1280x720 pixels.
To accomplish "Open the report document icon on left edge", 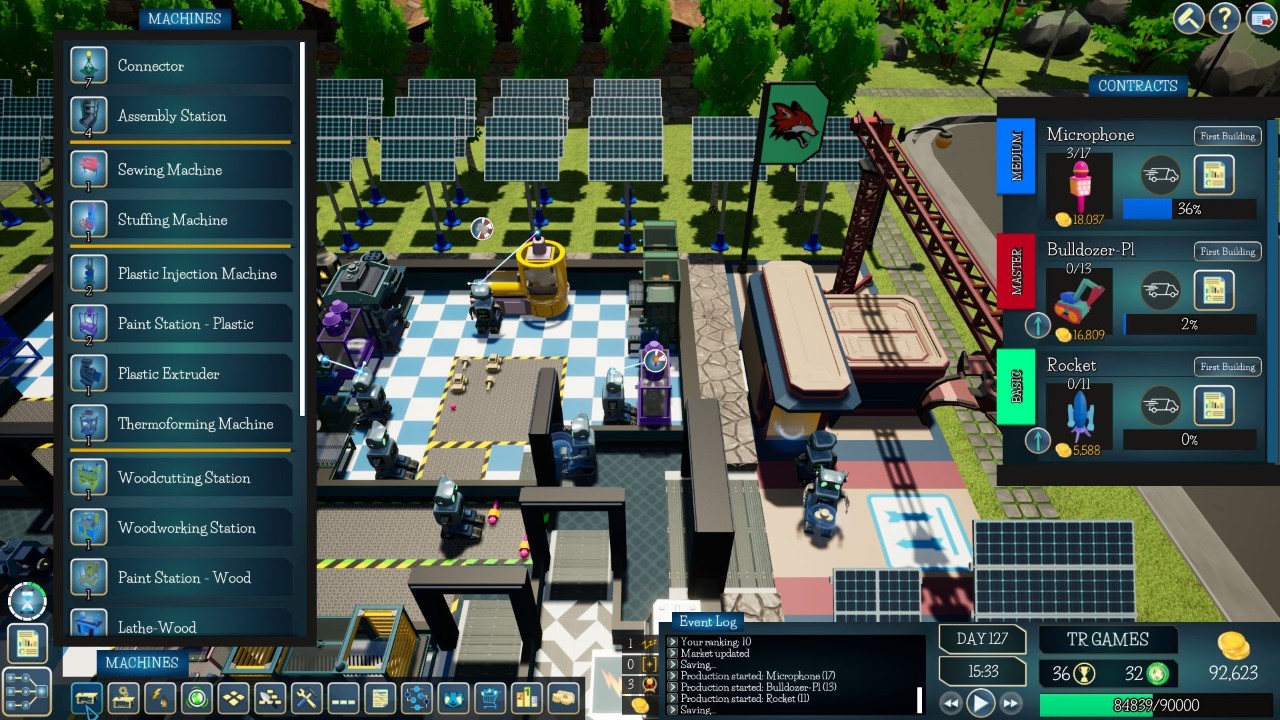I will pos(28,642).
